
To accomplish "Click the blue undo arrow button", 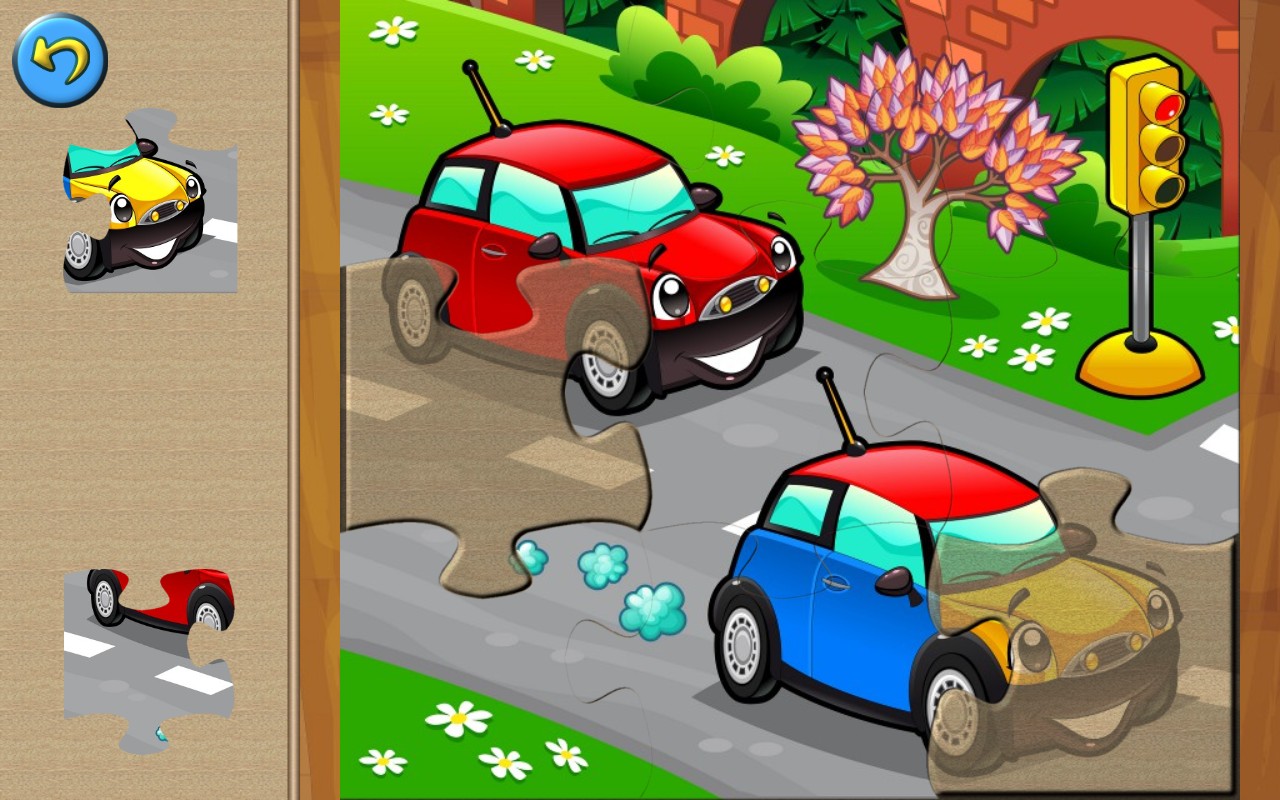I will tap(58, 60).
